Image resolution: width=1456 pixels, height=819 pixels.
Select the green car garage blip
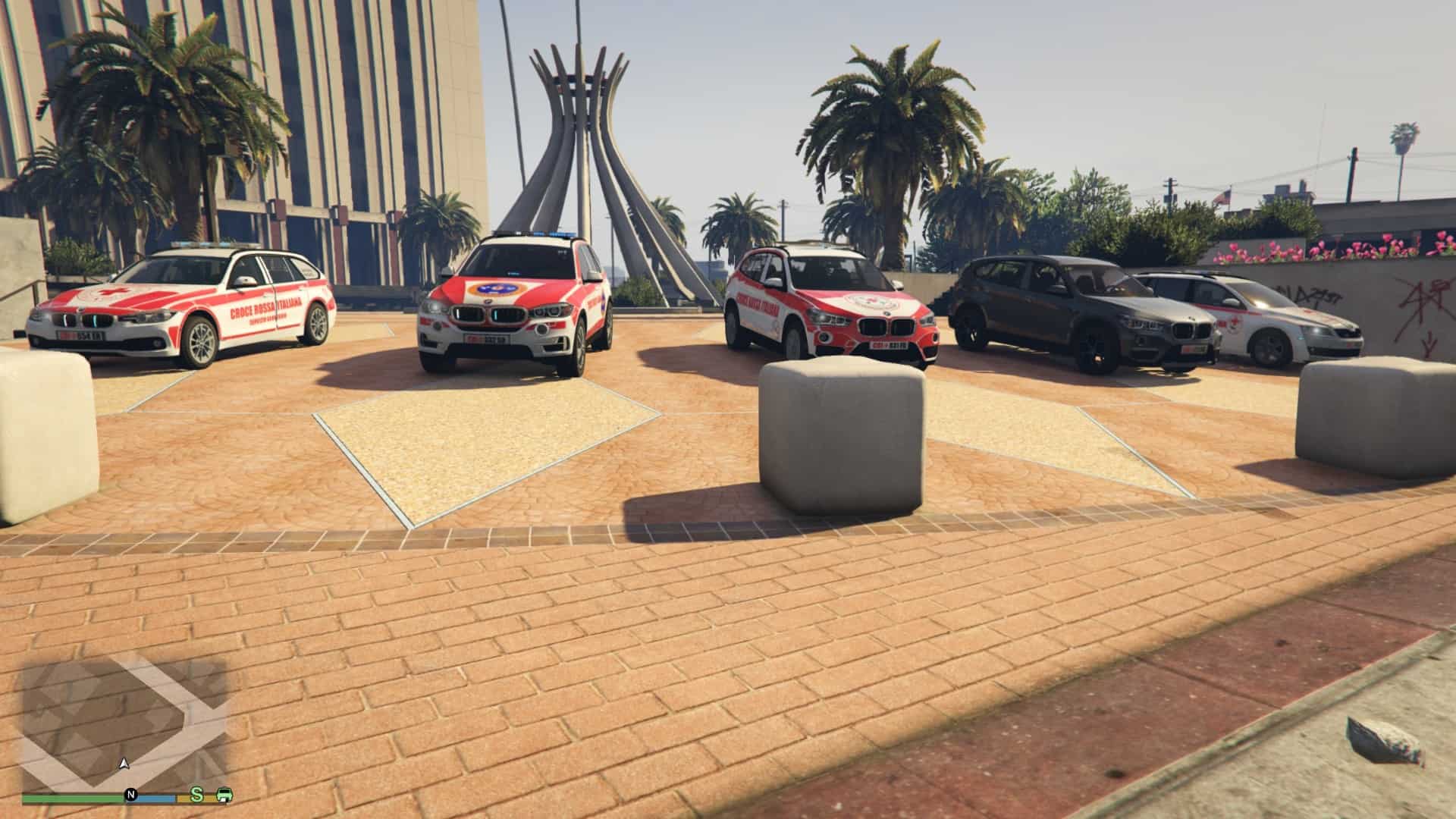[224, 795]
